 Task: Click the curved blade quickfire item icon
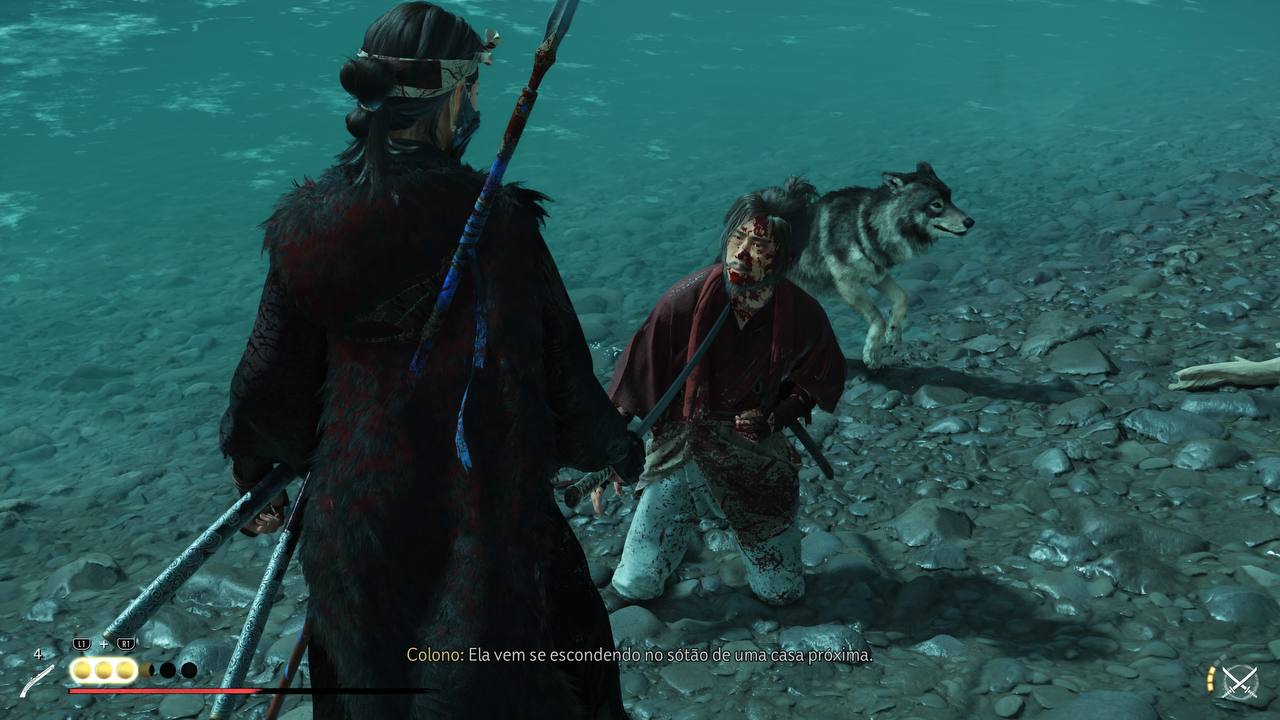[38, 681]
